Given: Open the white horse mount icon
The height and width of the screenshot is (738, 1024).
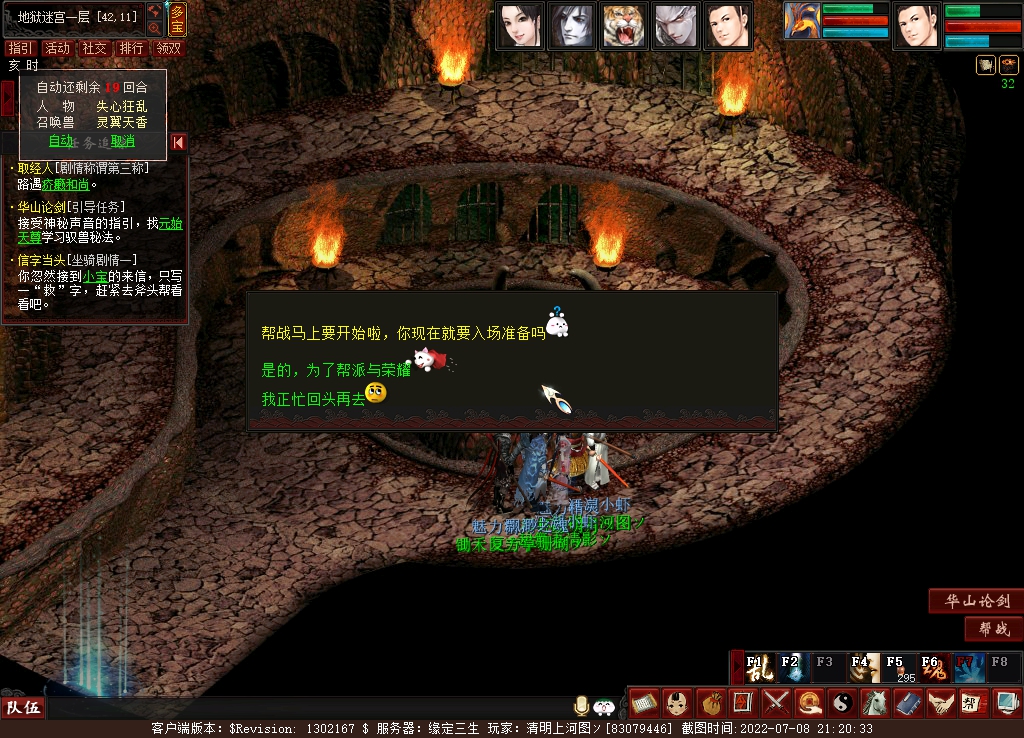Looking at the screenshot, I should coord(874,702).
